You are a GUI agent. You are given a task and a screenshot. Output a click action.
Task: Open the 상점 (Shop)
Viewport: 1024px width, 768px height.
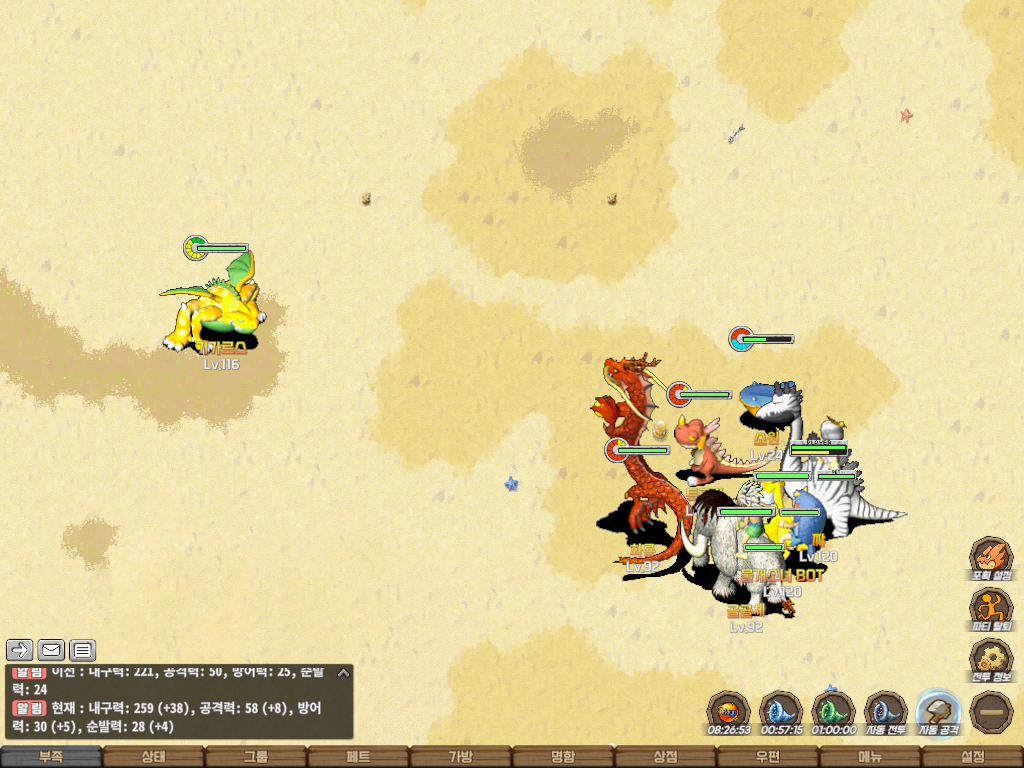(x=665, y=757)
